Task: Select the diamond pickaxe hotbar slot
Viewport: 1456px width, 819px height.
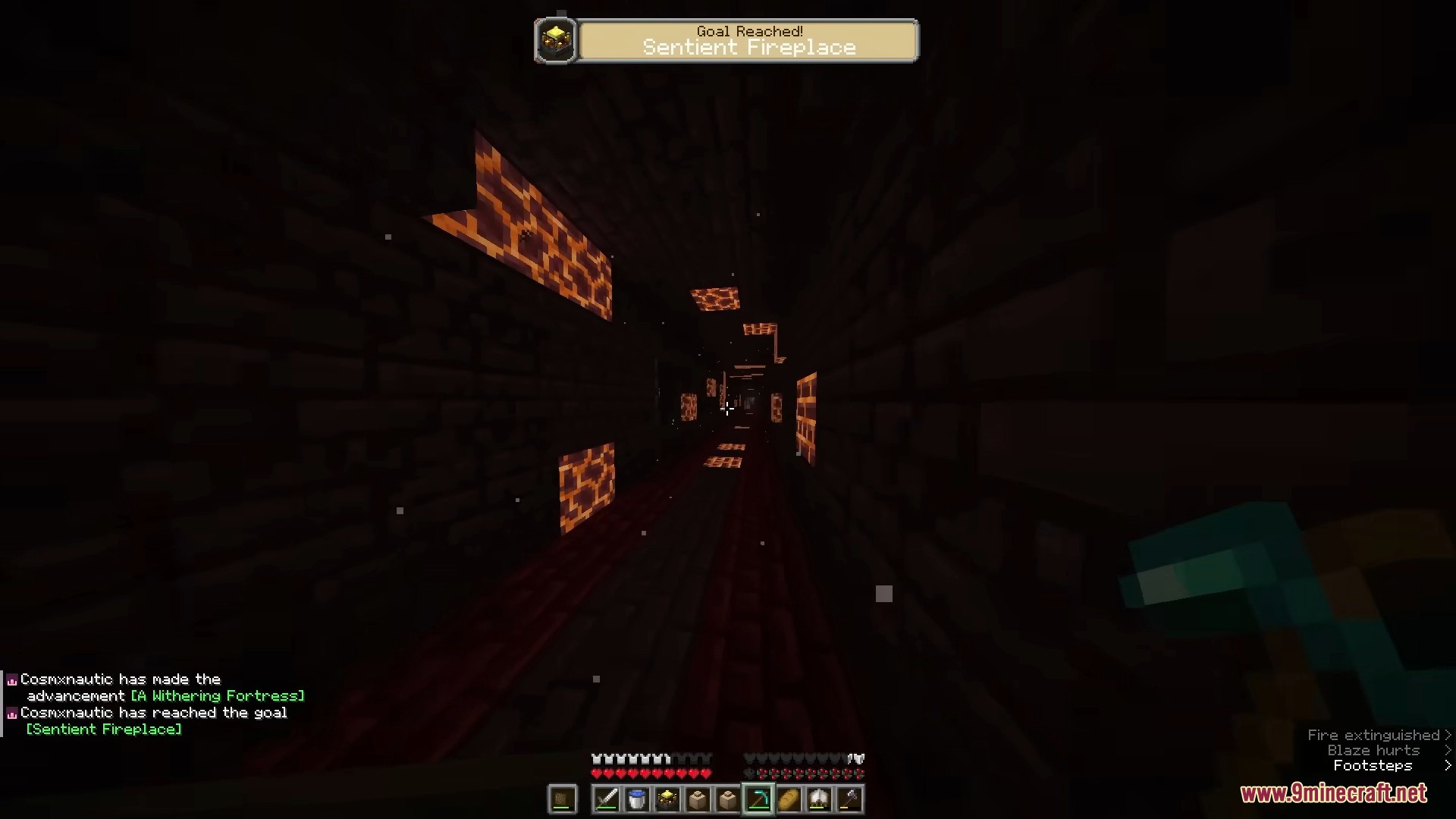Action: [758, 799]
